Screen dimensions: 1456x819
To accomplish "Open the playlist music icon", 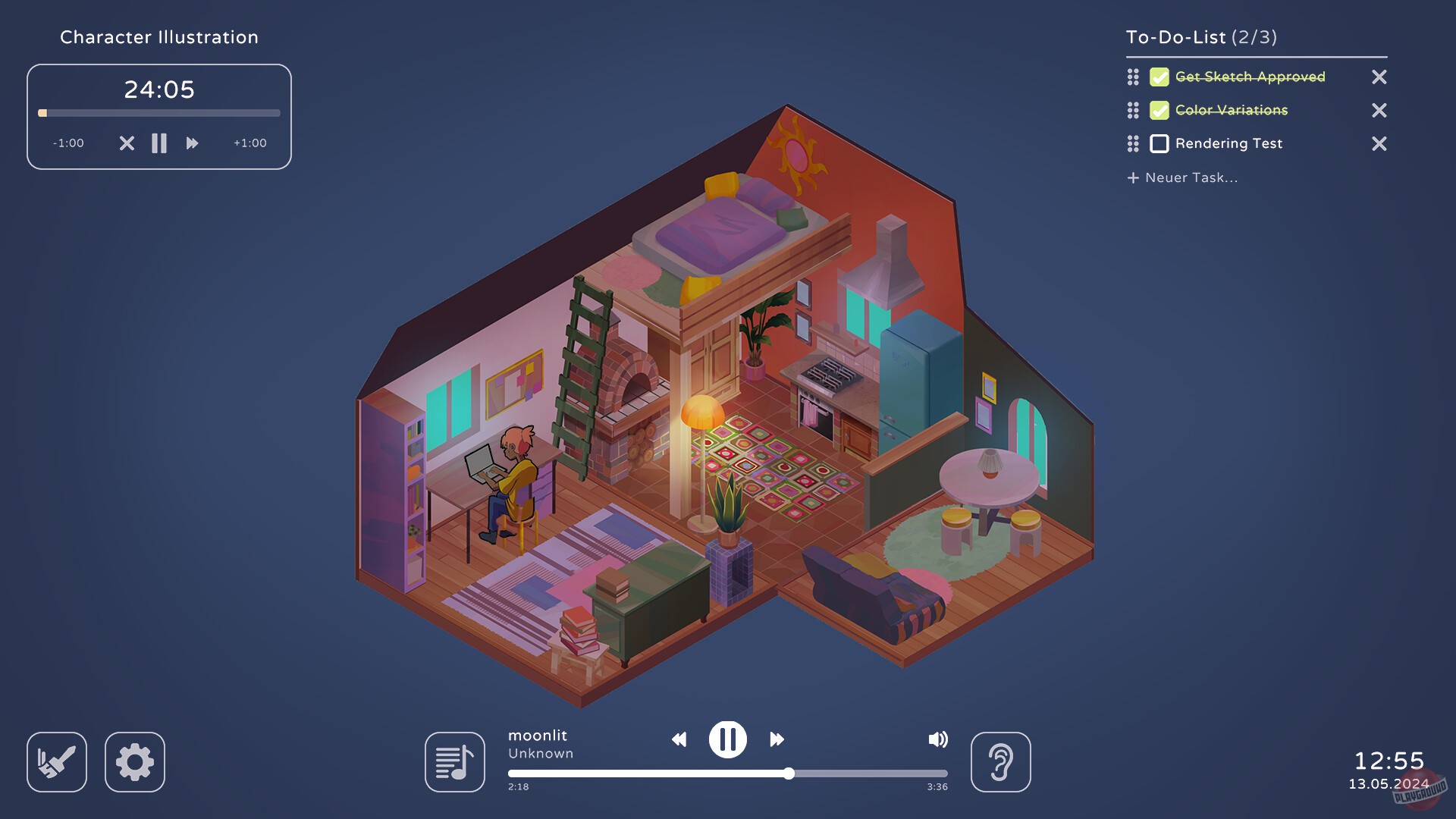I will [454, 762].
